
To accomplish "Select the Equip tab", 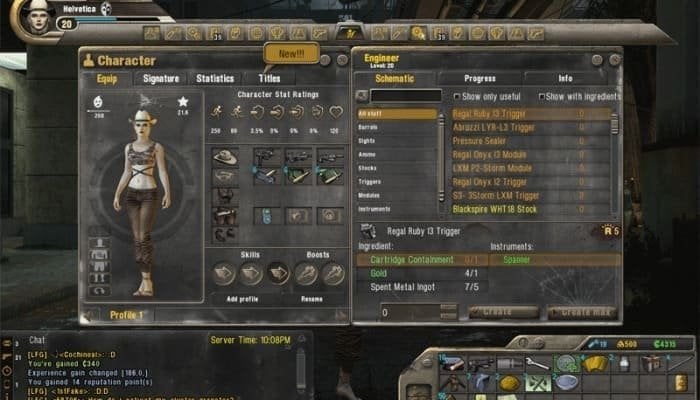I will [106, 78].
